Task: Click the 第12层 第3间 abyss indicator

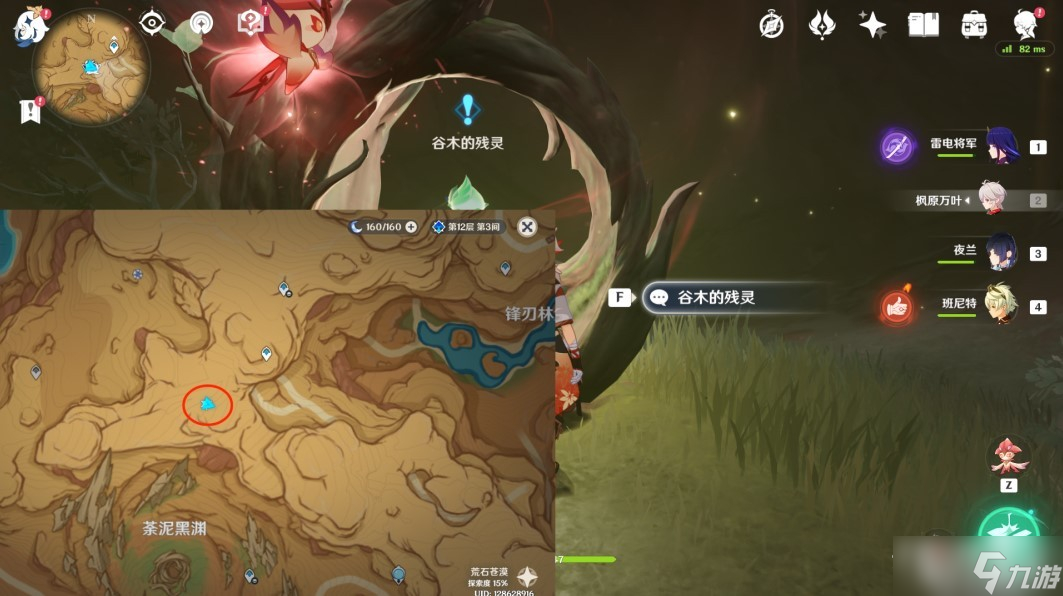Action: (x=467, y=227)
